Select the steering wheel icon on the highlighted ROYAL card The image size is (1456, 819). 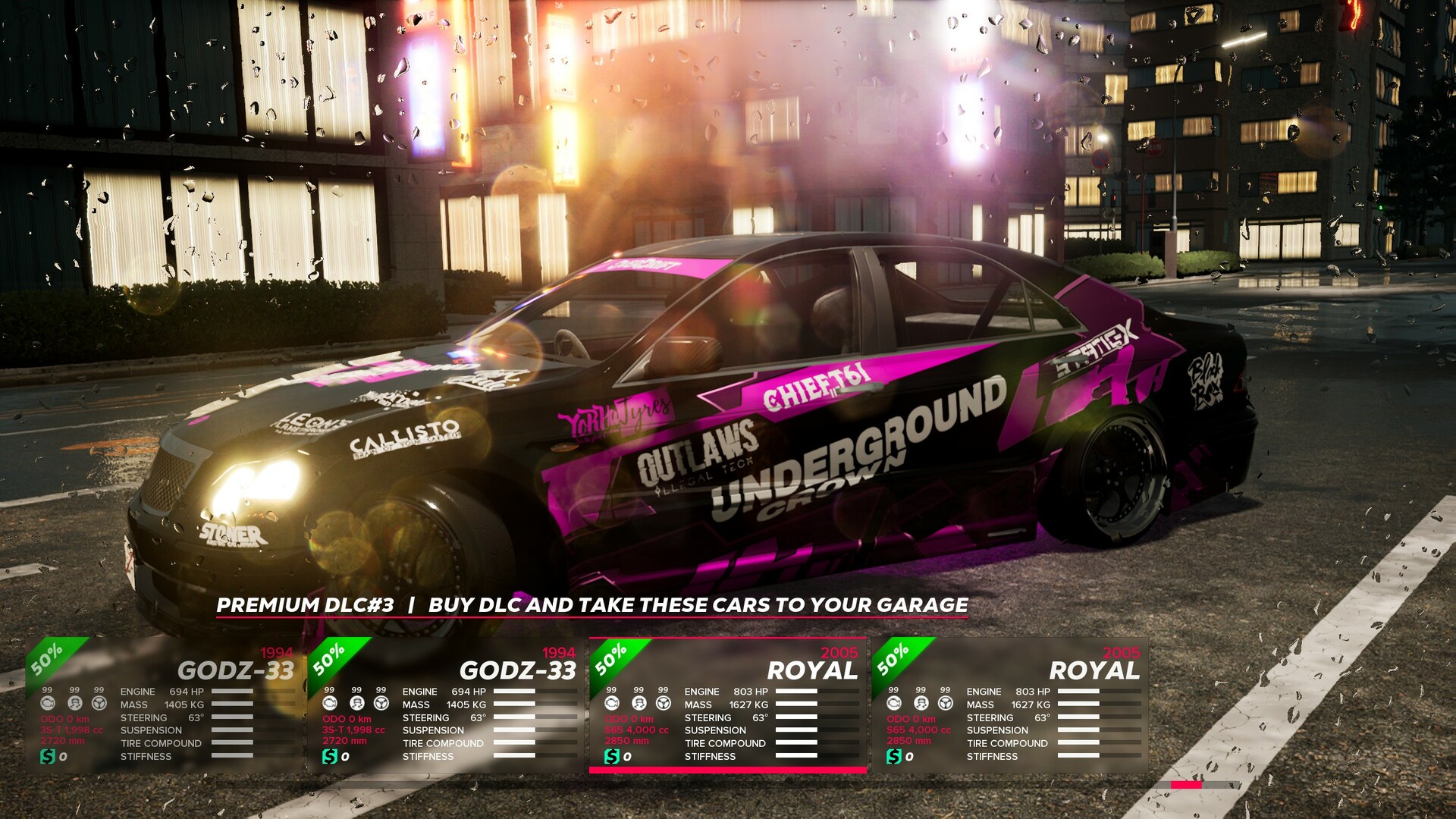click(664, 703)
